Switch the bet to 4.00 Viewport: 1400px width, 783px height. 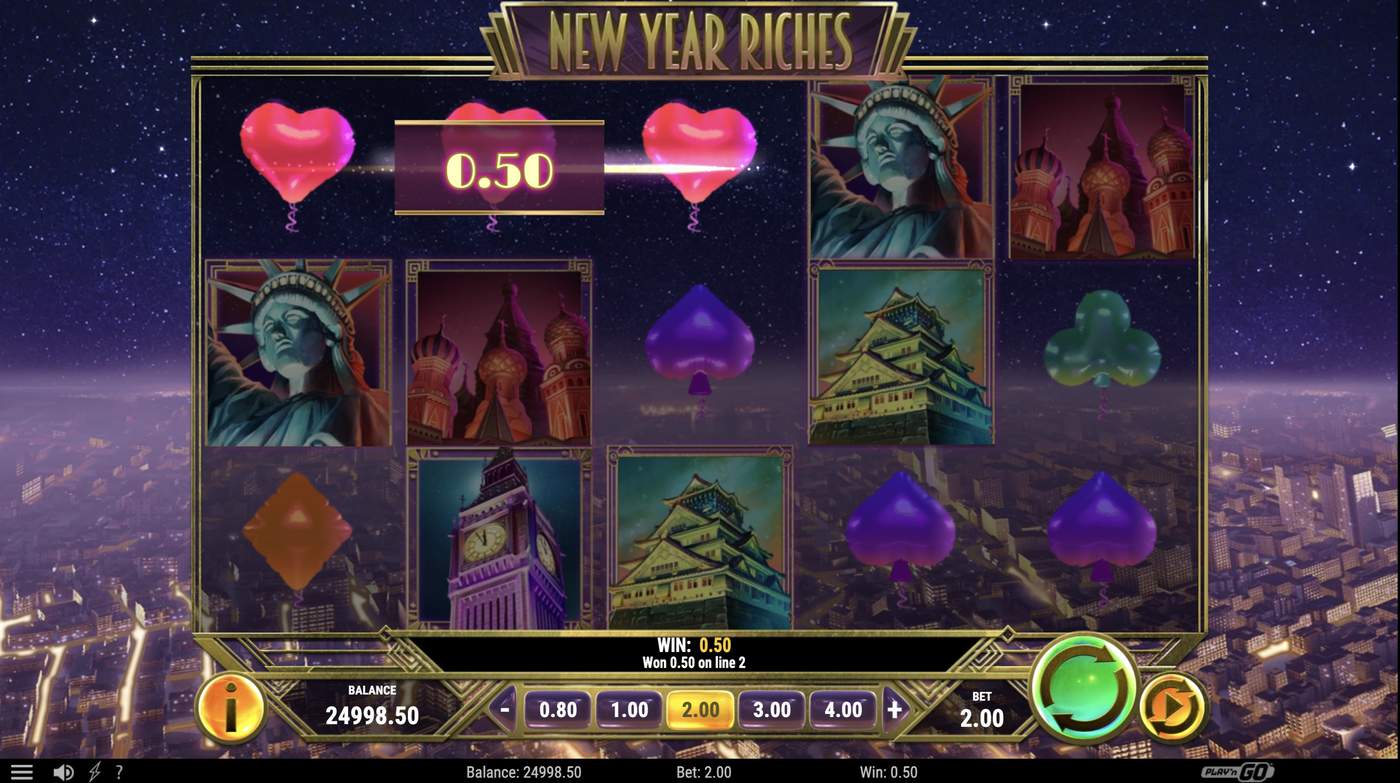point(844,709)
